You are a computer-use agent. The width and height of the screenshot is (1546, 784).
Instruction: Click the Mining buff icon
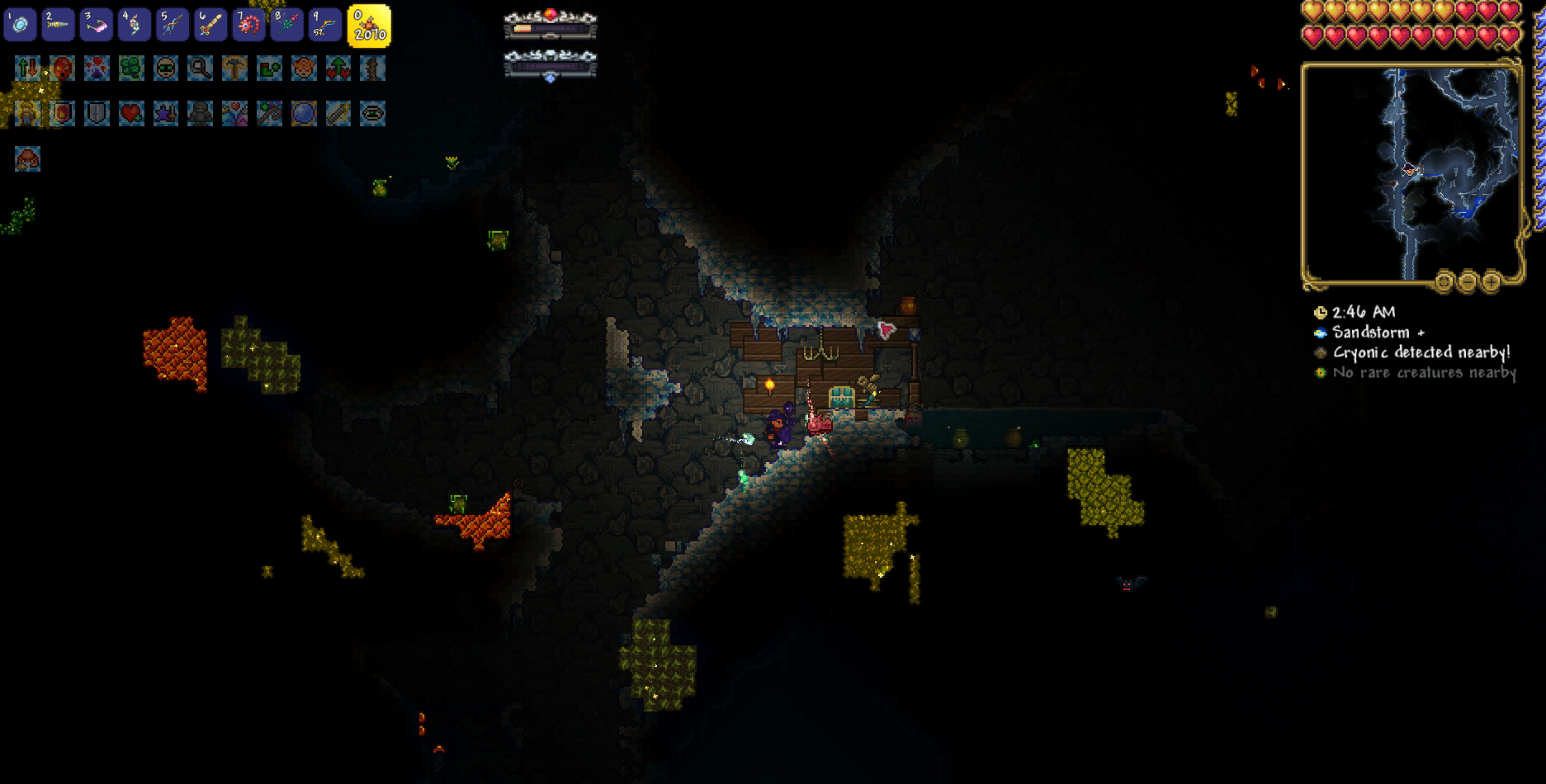point(235,69)
